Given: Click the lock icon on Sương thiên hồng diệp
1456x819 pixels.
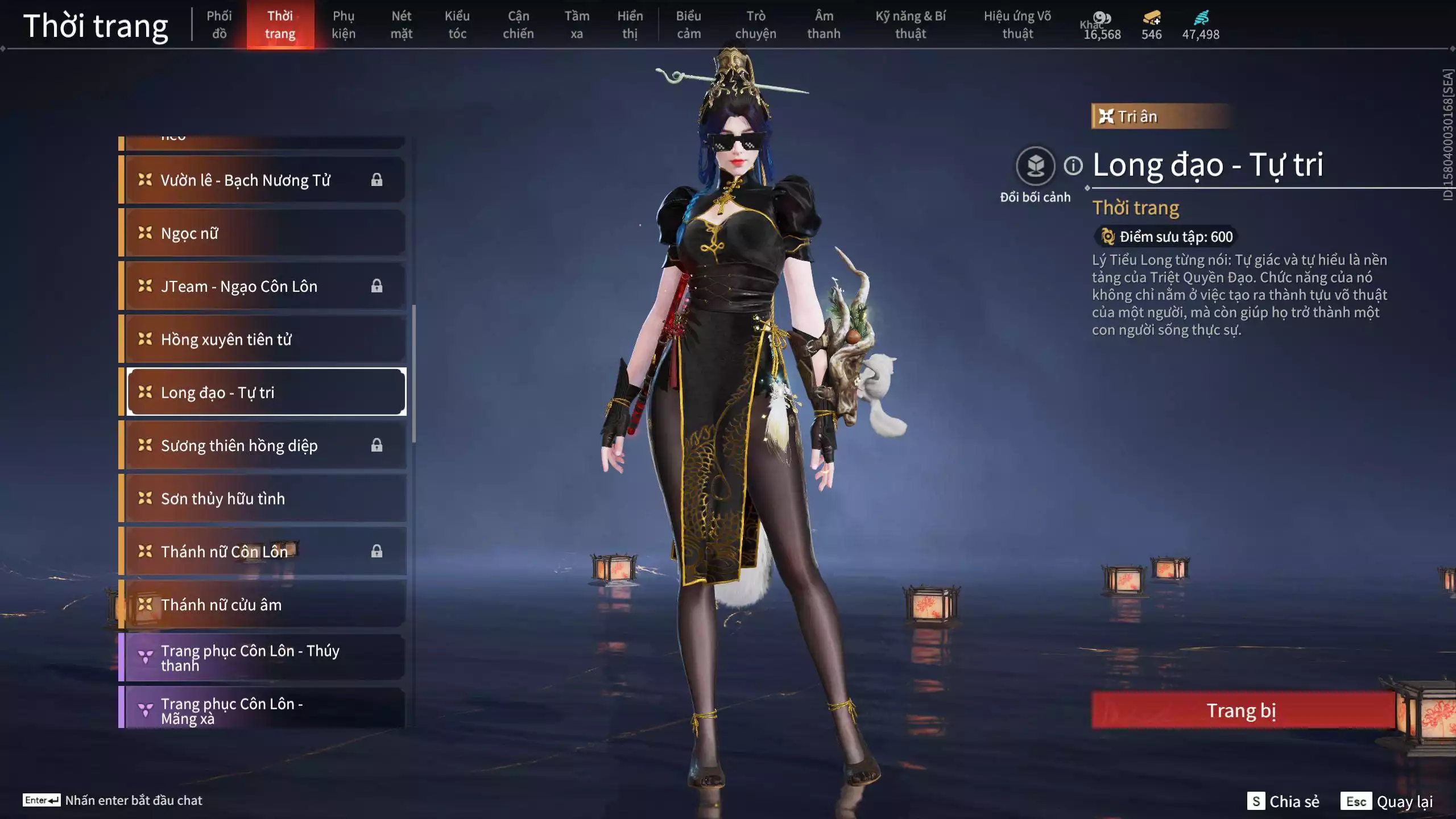Looking at the screenshot, I should pos(377,445).
